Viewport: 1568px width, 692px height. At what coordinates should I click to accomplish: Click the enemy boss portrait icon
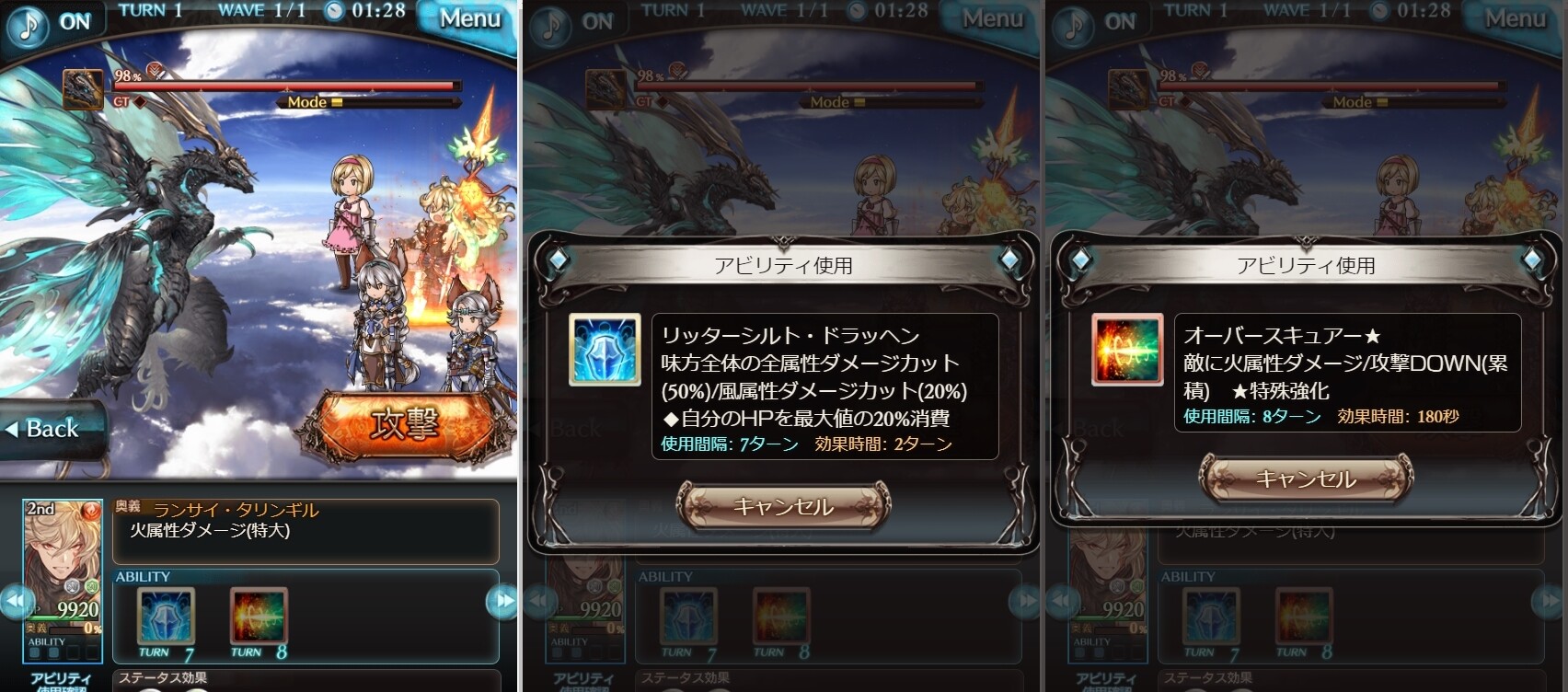point(83,87)
